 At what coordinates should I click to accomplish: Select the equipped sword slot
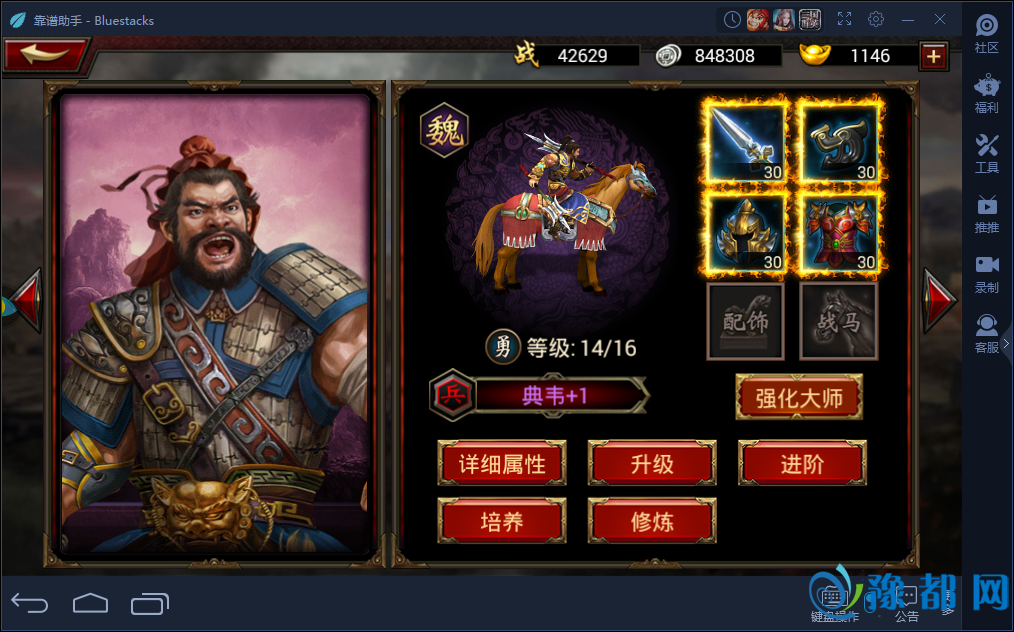click(745, 143)
